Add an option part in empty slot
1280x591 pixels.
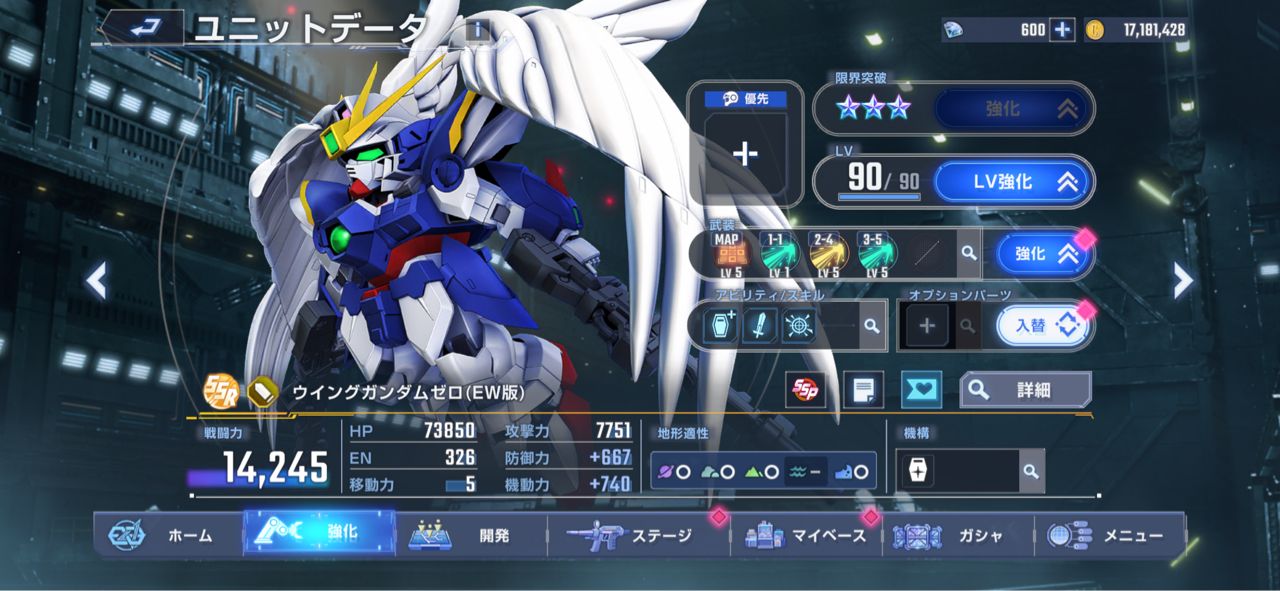927,325
